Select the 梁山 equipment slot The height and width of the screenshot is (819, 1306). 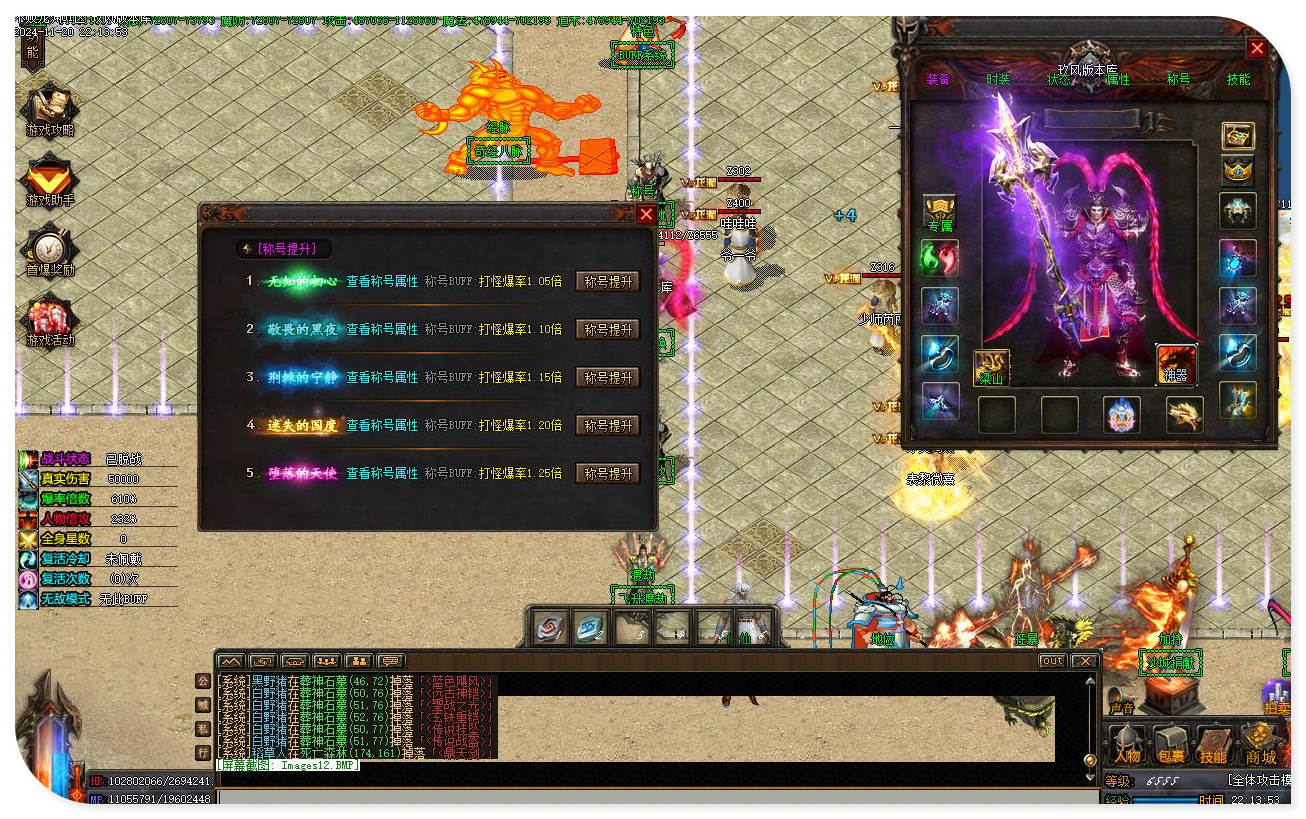(991, 367)
